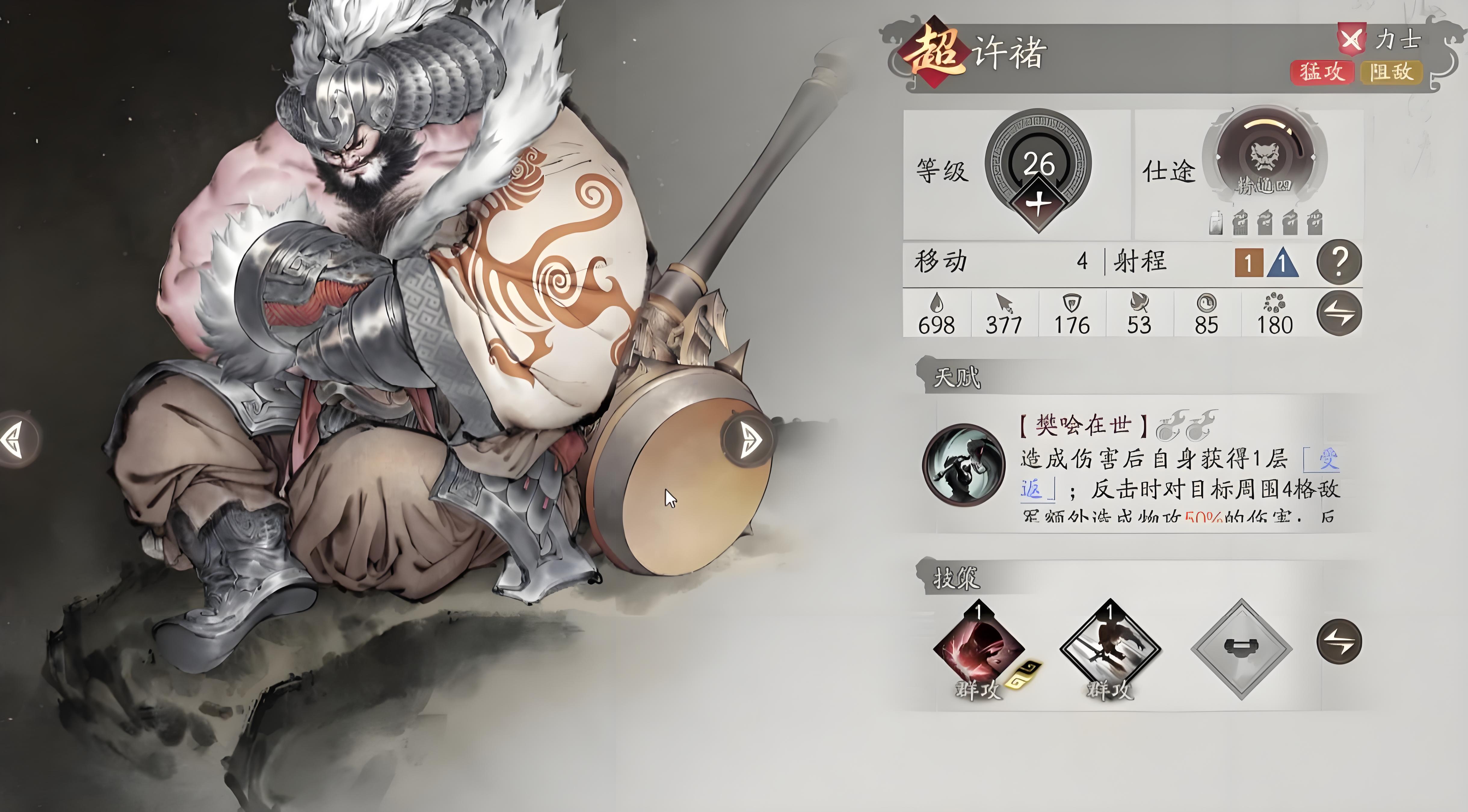Viewport: 1468px width, 812px height.
Task: Tap the plus button under level 26
Action: point(1038,203)
